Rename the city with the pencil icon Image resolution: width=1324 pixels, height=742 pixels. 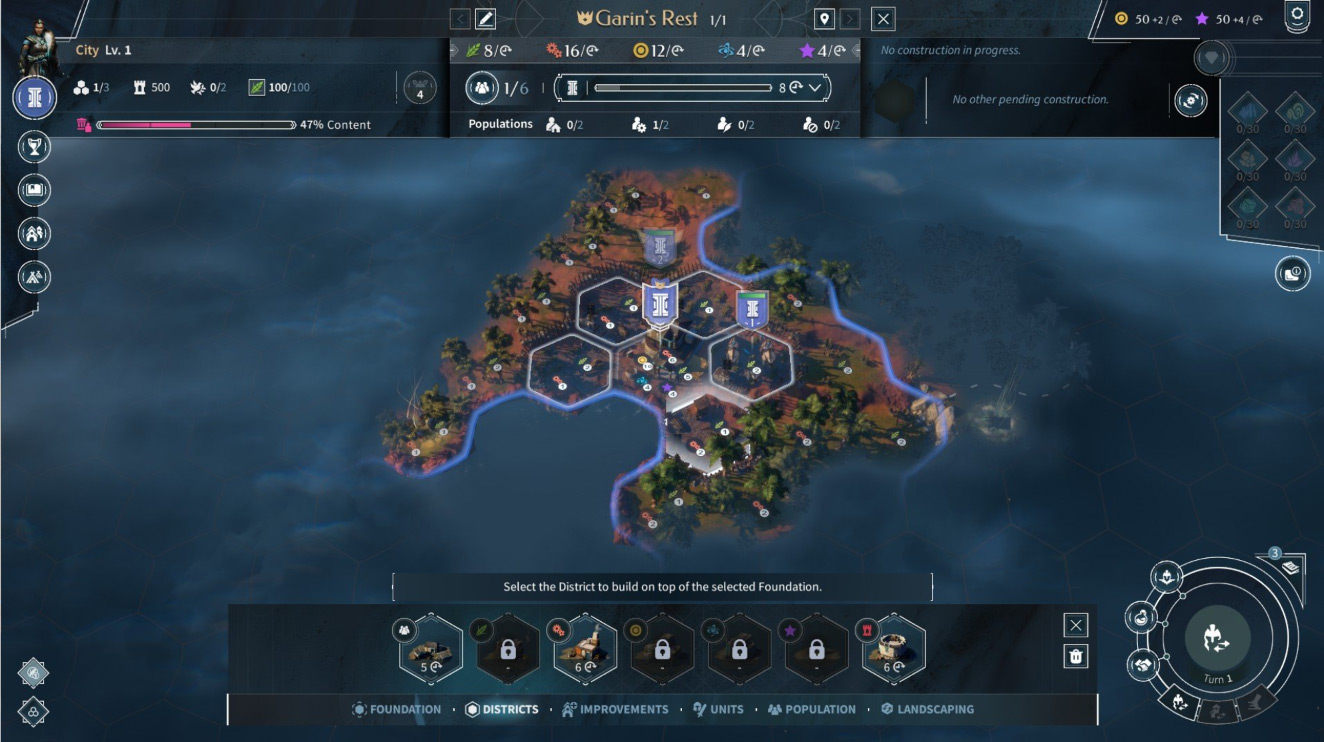485,19
